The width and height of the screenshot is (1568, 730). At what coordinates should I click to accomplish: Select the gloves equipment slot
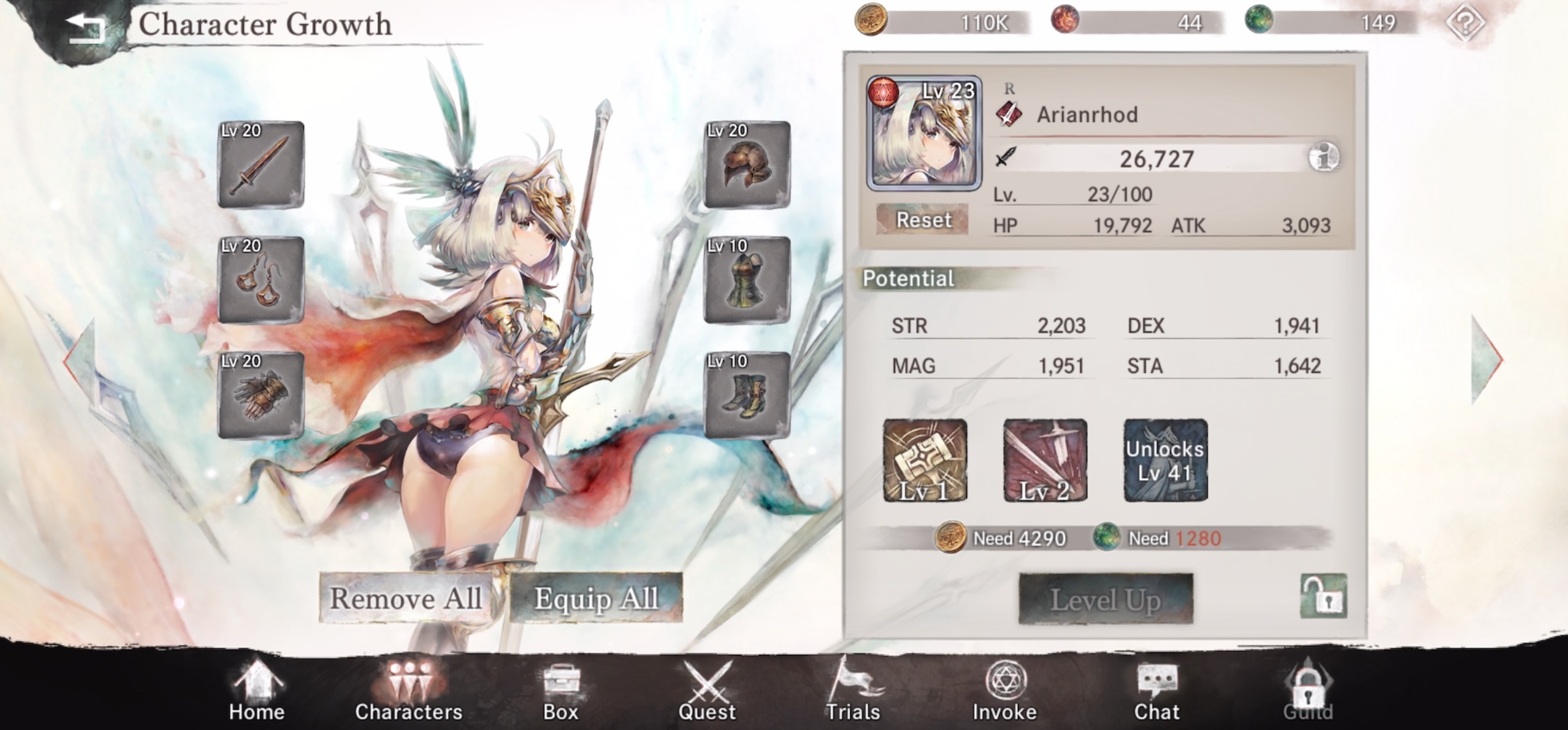click(x=261, y=395)
